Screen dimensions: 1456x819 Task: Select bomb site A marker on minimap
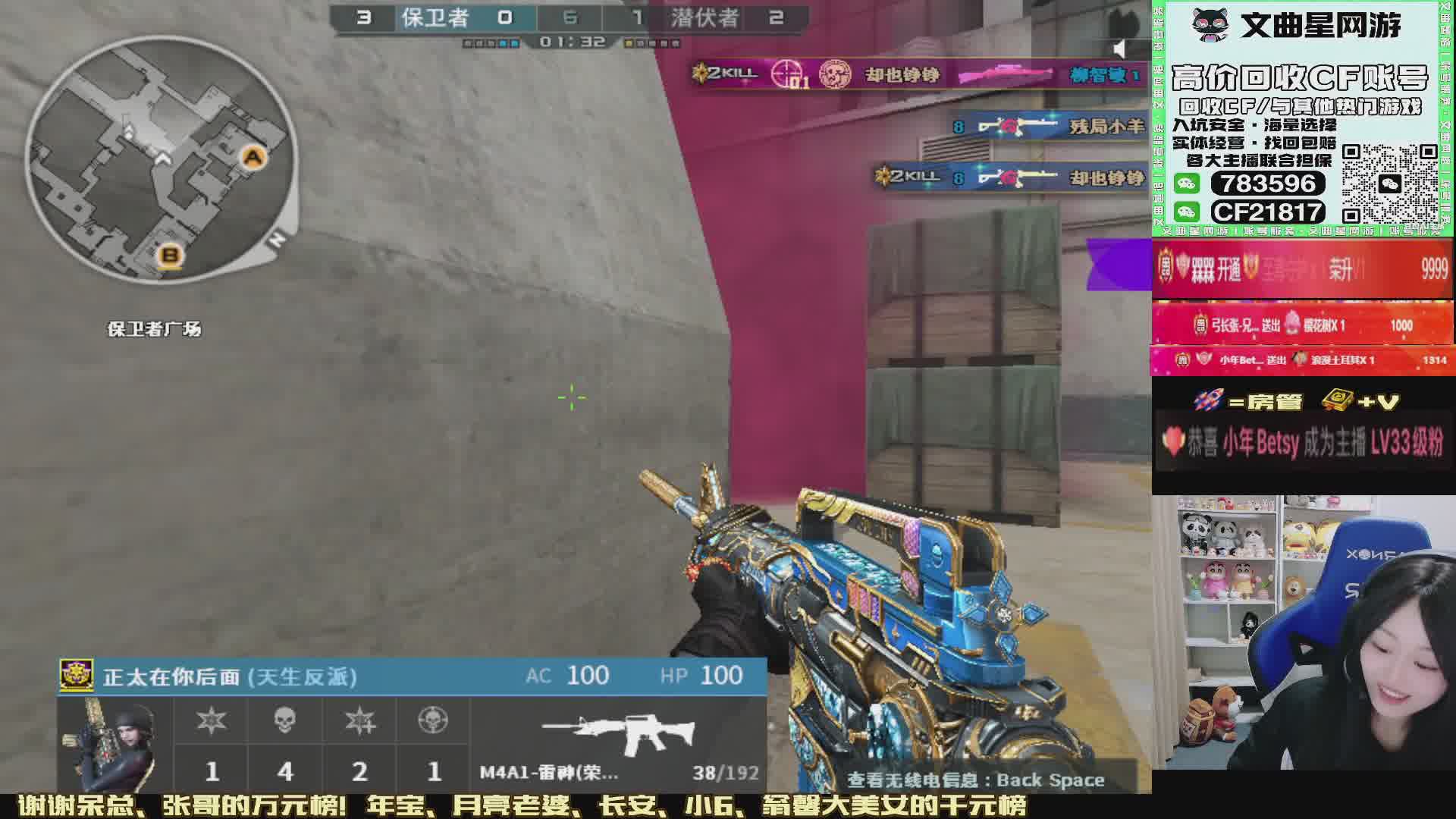click(253, 158)
